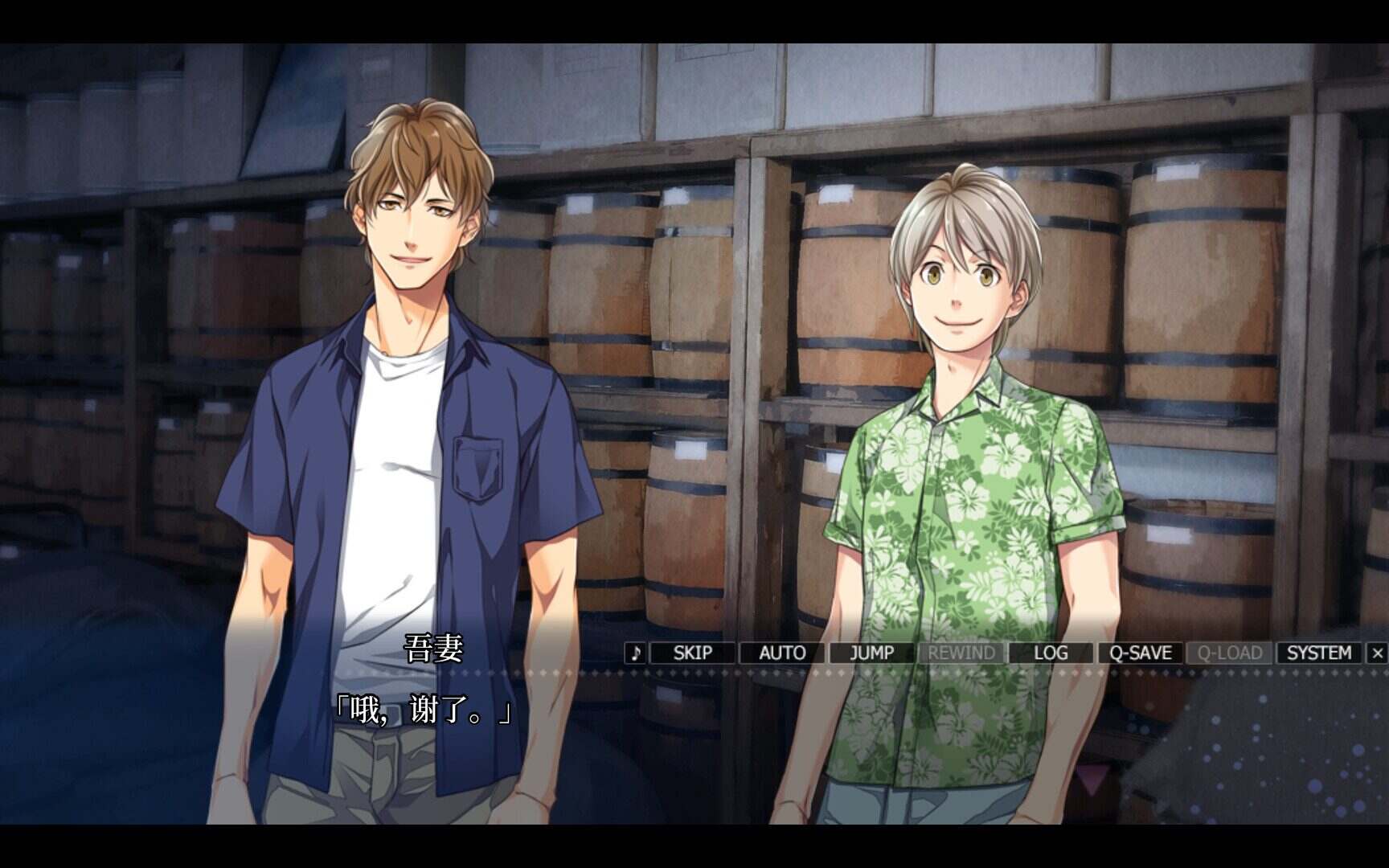The width and height of the screenshot is (1389, 868).
Task: Open the message LOG
Action: [1051, 653]
